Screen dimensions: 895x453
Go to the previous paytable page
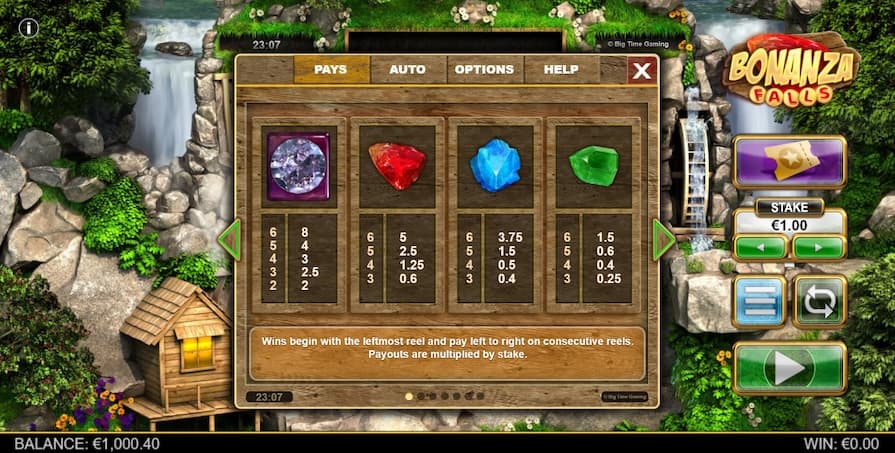[x=230, y=240]
